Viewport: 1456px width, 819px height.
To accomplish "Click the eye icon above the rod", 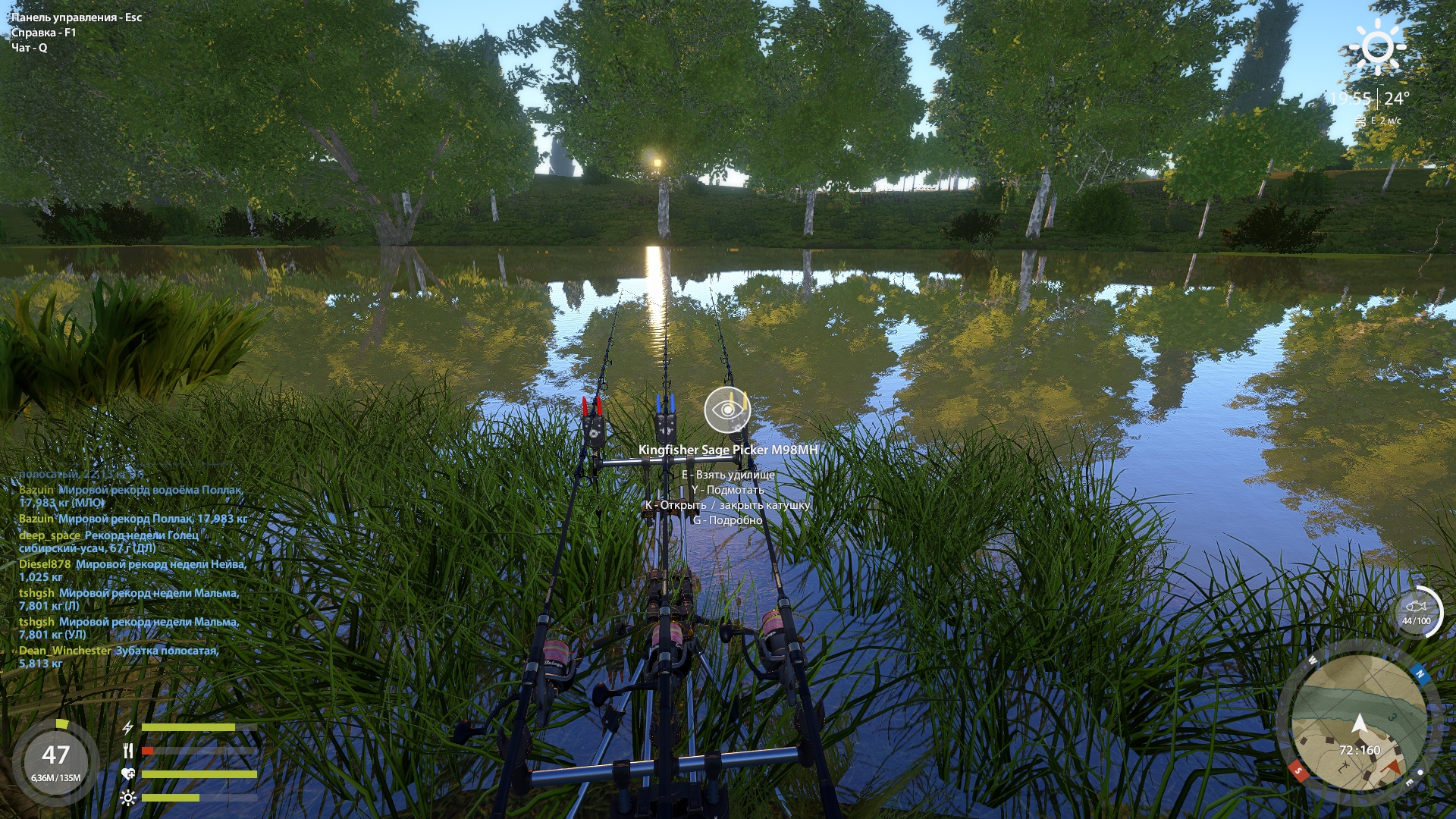I will 727,409.
